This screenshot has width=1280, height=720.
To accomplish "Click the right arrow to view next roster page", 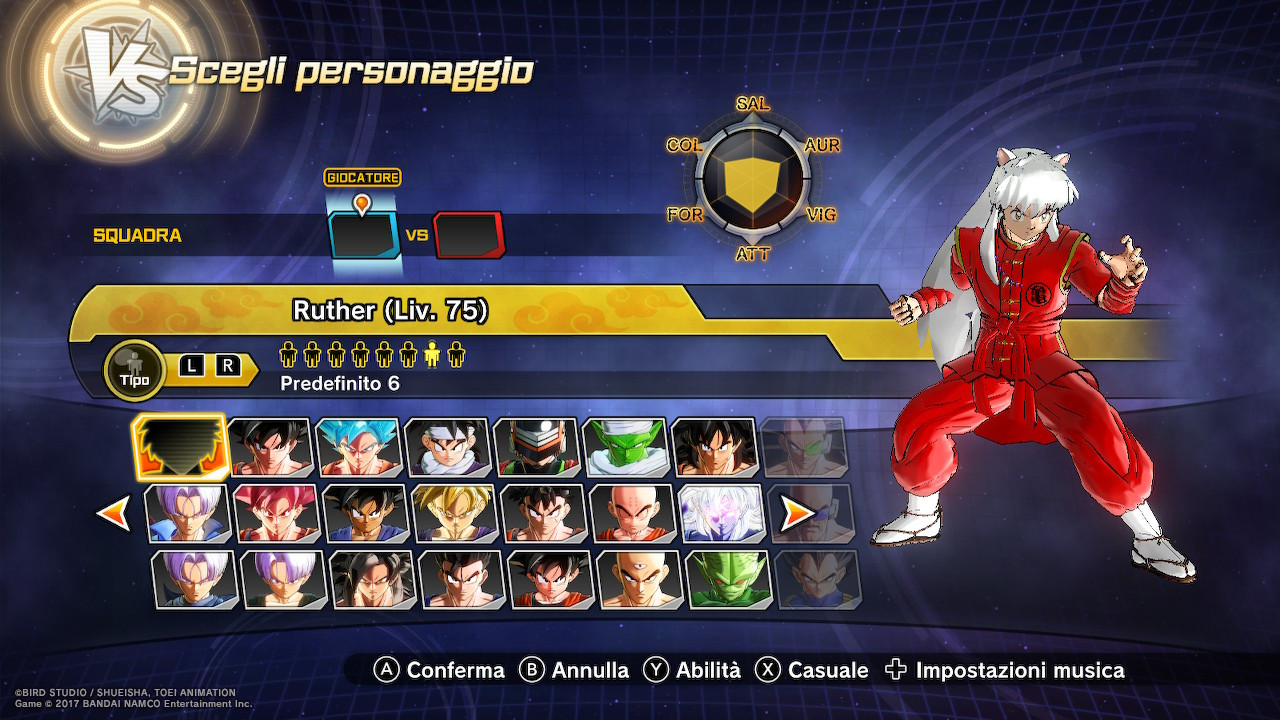I will click(x=796, y=514).
